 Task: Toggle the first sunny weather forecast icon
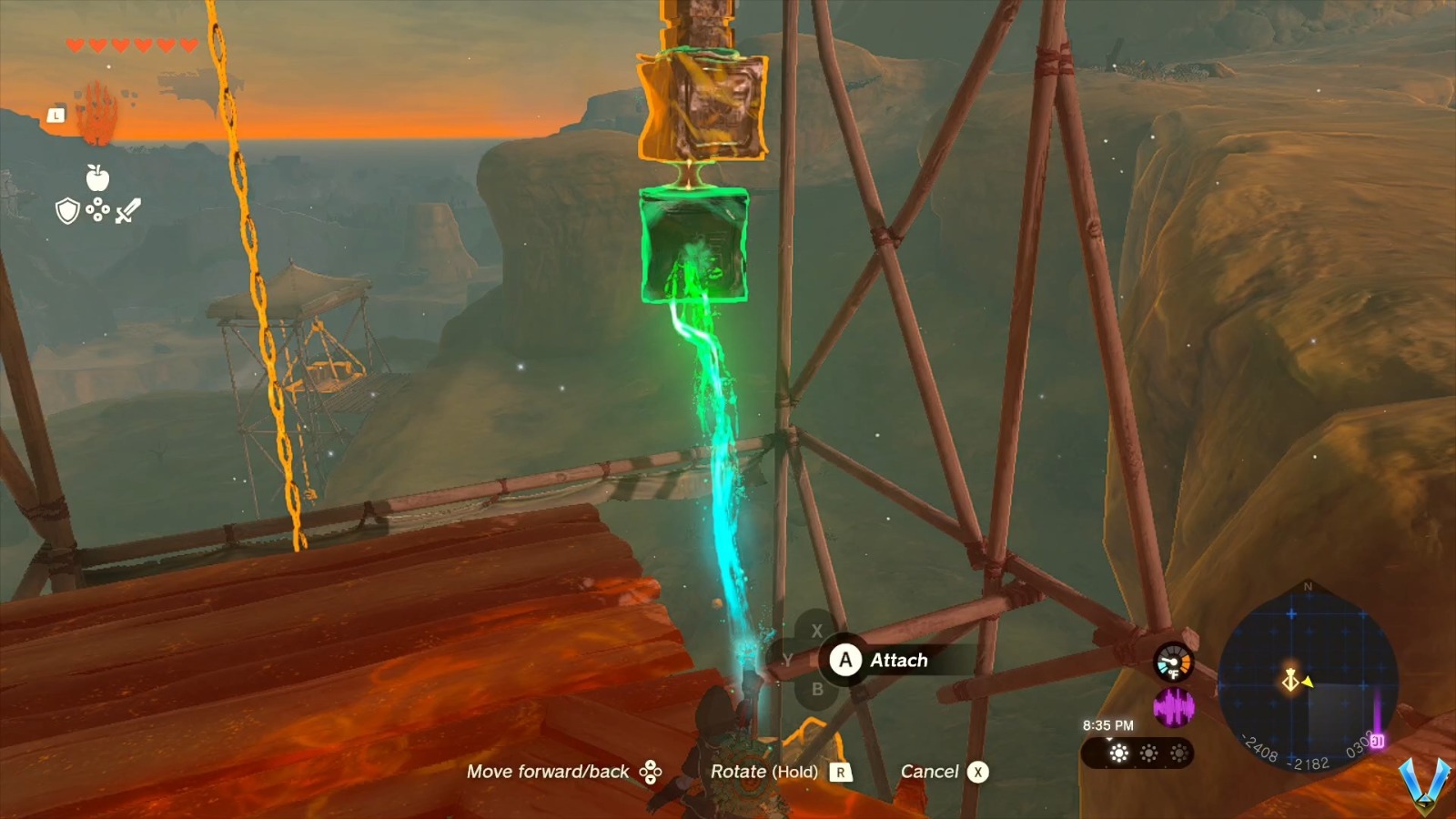tap(1118, 752)
